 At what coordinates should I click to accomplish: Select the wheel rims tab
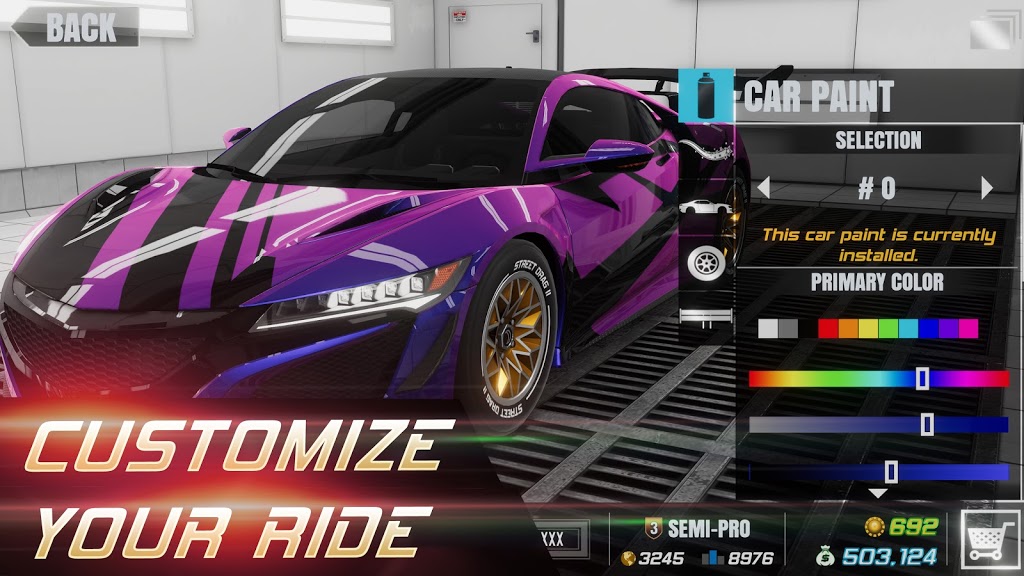(707, 262)
